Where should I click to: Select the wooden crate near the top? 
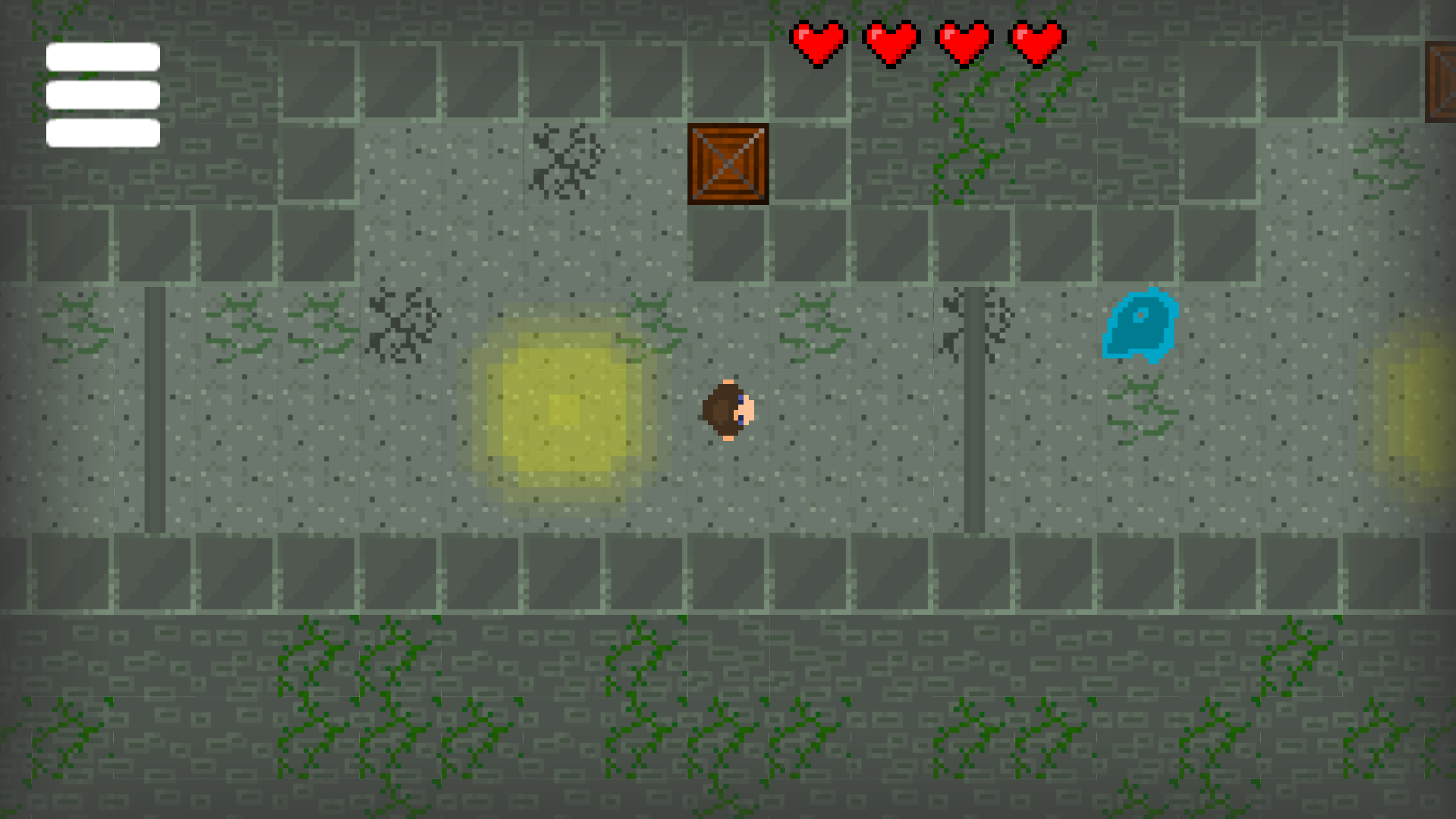[x=728, y=164]
